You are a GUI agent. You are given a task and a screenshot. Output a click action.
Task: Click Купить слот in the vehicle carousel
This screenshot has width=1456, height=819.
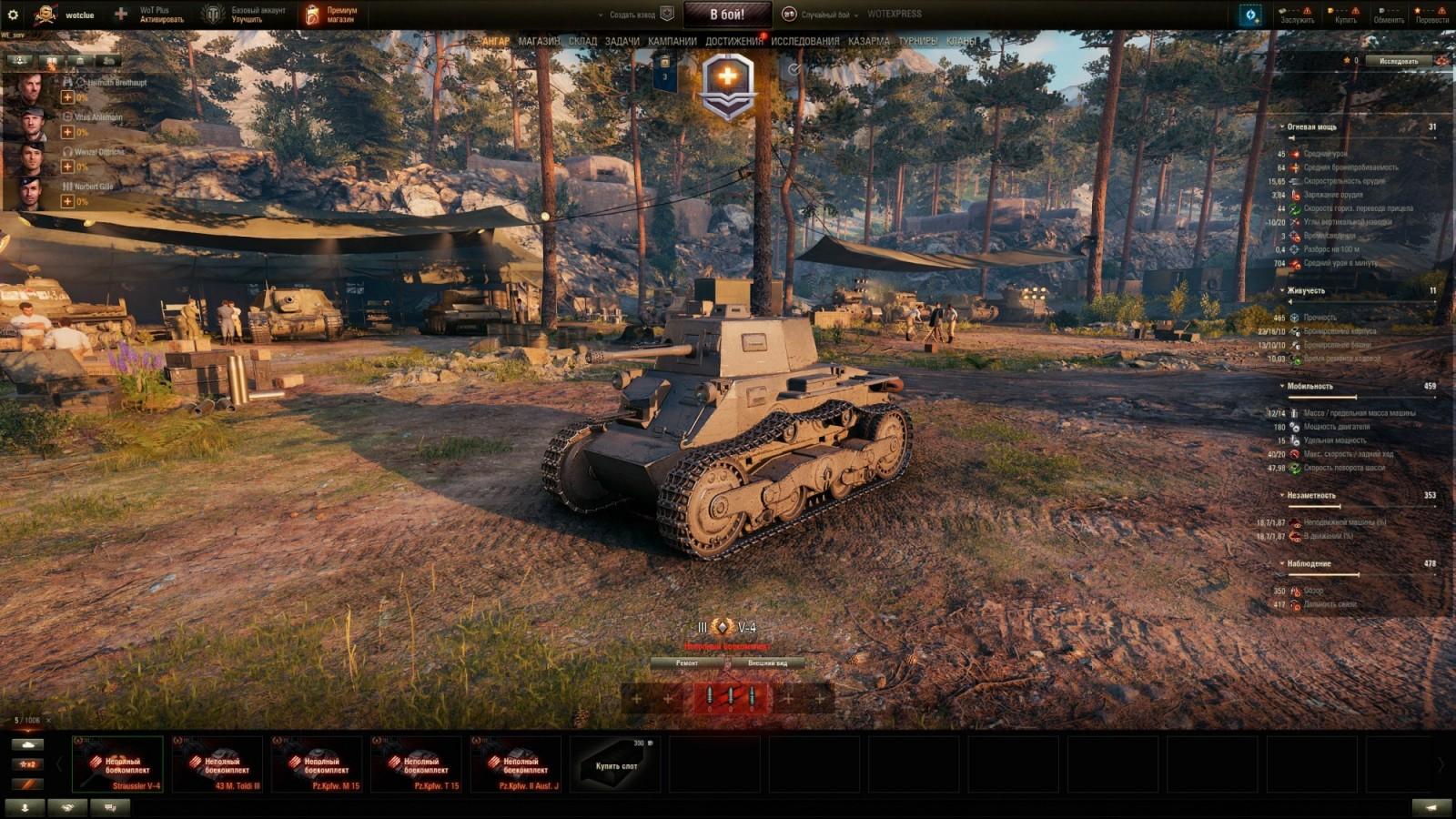coord(616,764)
